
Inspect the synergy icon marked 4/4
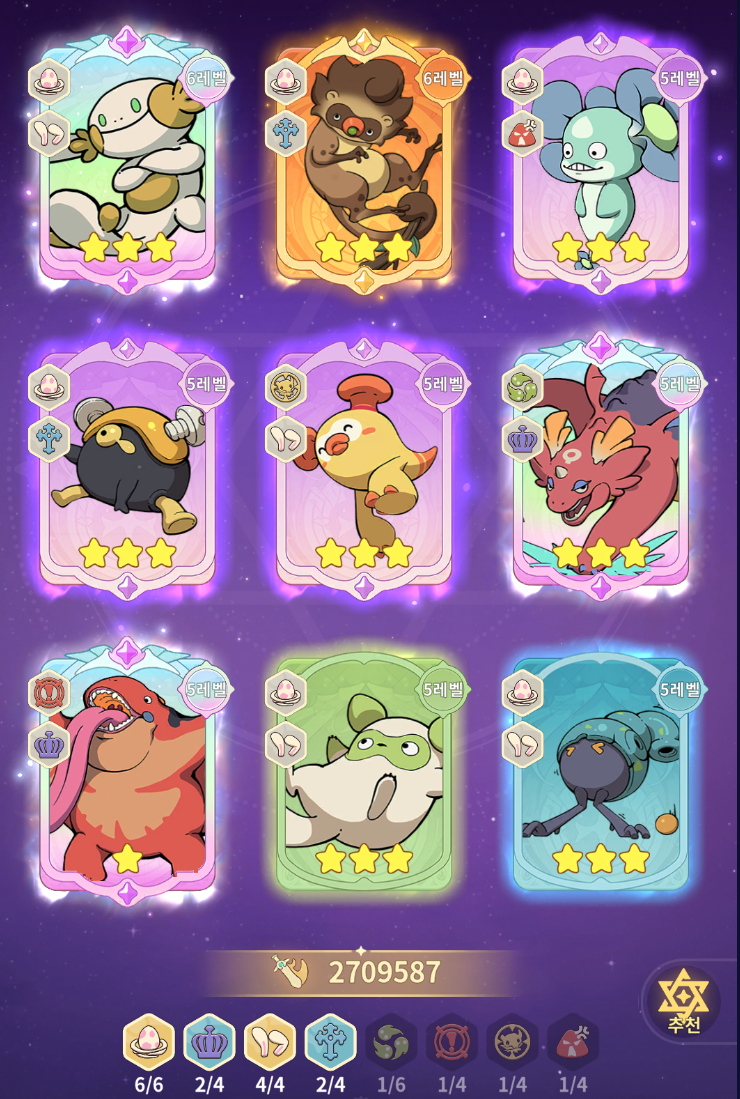coord(269,1042)
